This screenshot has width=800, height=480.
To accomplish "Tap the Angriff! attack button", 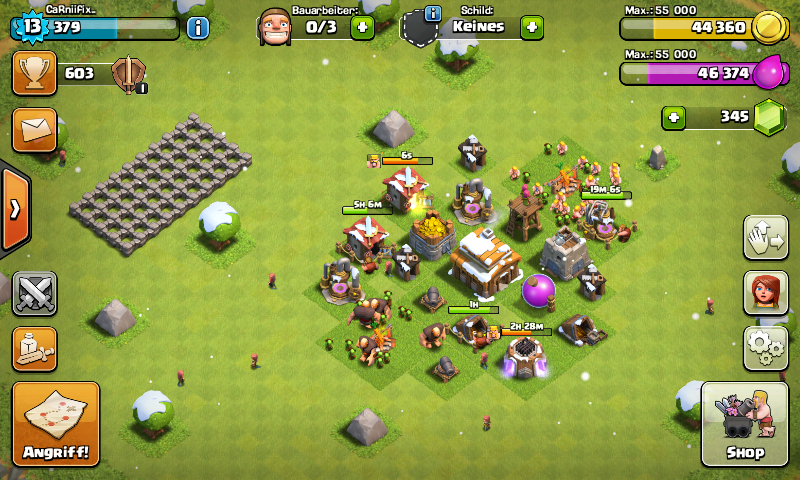I will (56, 424).
